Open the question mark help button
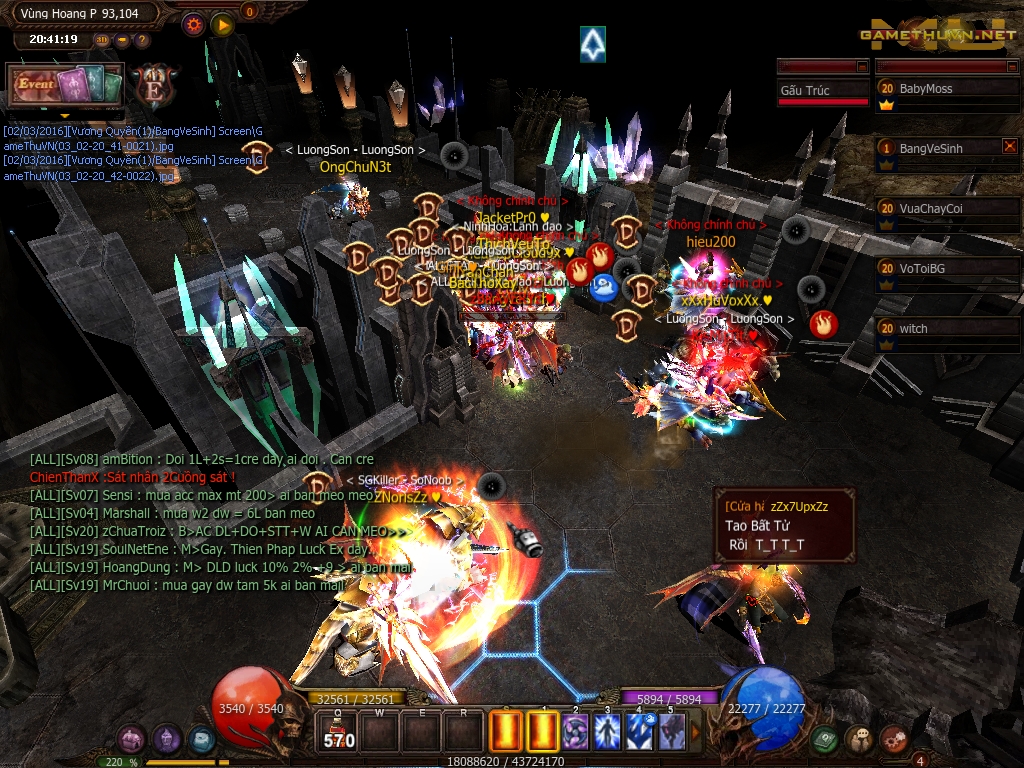Image resolution: width=1024 pixels, height=768 pixels. tap(142, 40)
